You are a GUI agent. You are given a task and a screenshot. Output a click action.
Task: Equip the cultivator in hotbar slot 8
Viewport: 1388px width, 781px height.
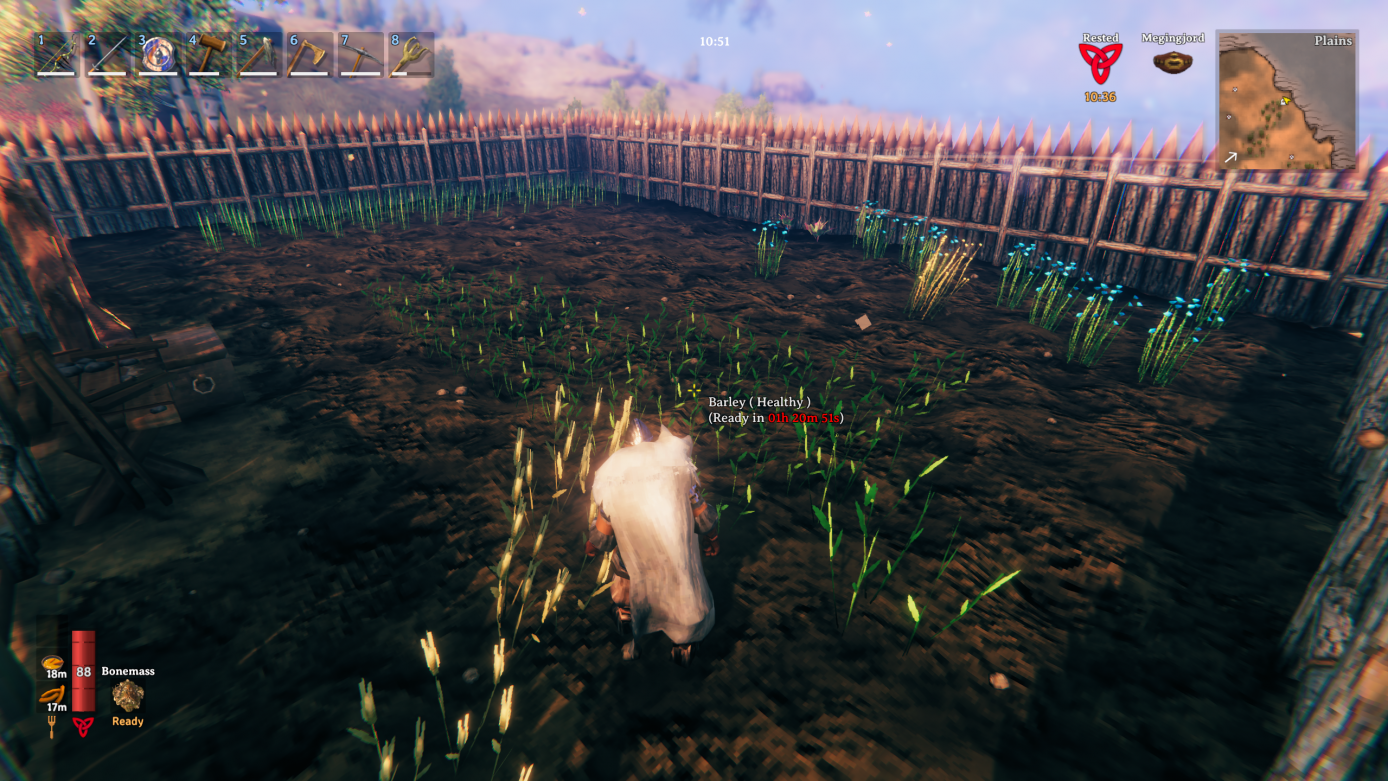[x=410, y=55]
